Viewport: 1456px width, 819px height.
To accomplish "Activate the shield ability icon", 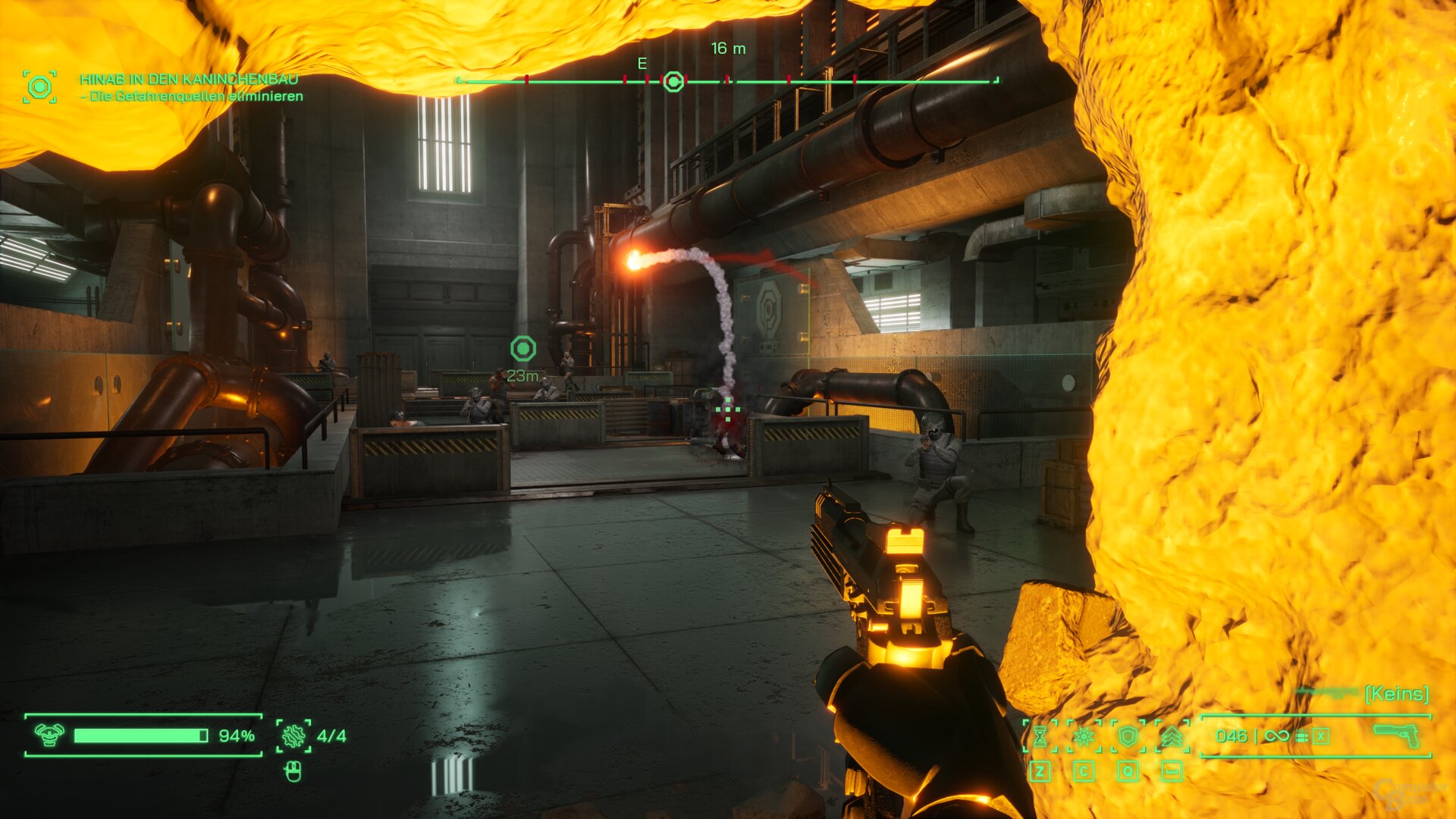I will (x=1128, y=736).
